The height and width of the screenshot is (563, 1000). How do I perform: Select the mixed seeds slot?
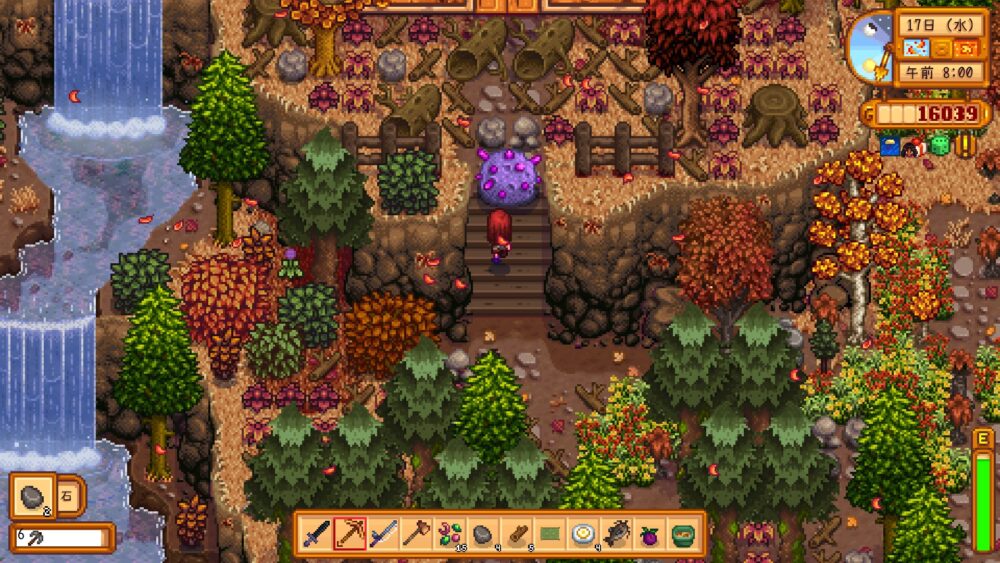pyautogui.click(x=450, y=534)
